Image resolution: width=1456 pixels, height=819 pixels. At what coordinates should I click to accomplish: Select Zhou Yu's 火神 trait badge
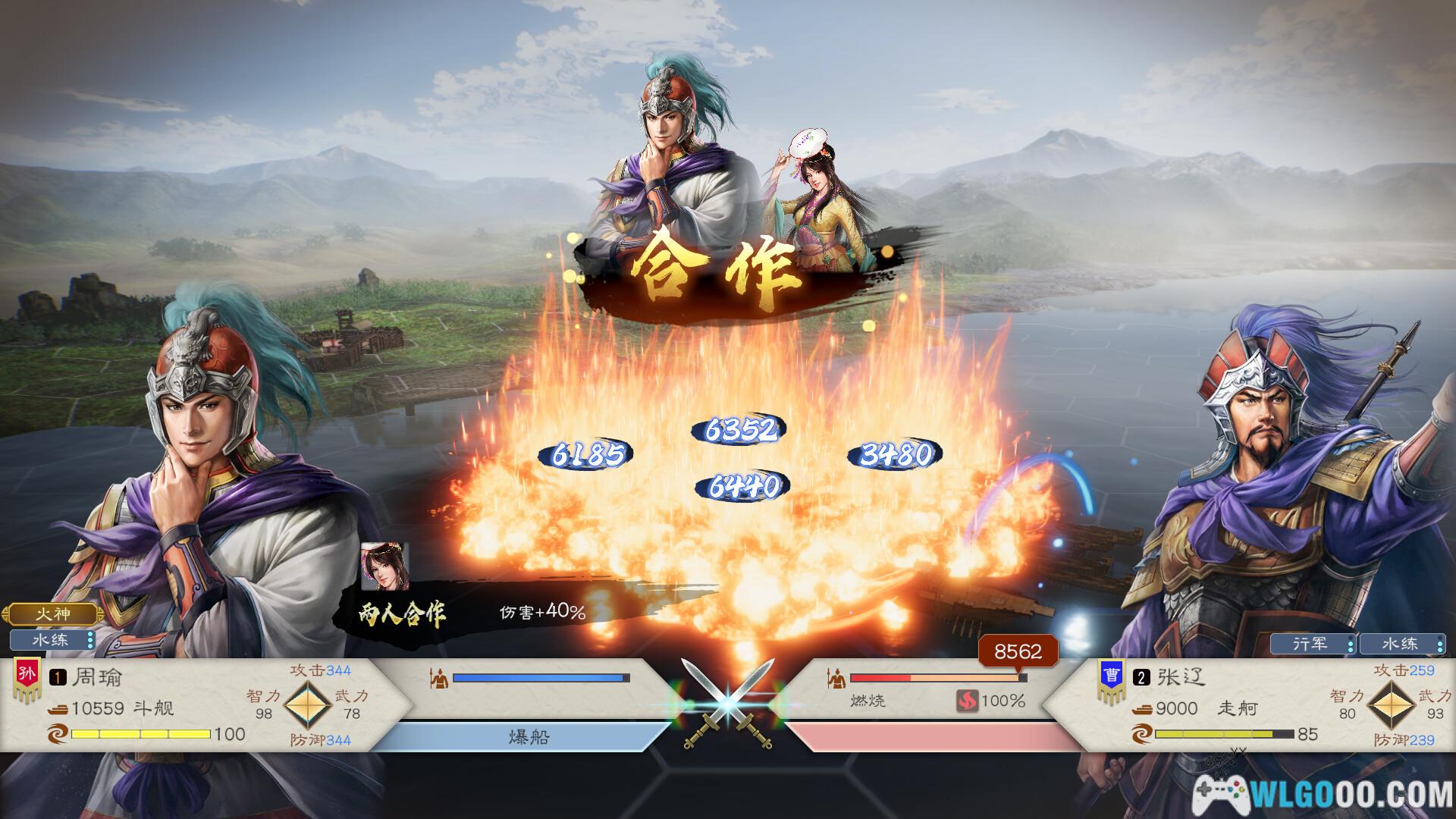52,613
